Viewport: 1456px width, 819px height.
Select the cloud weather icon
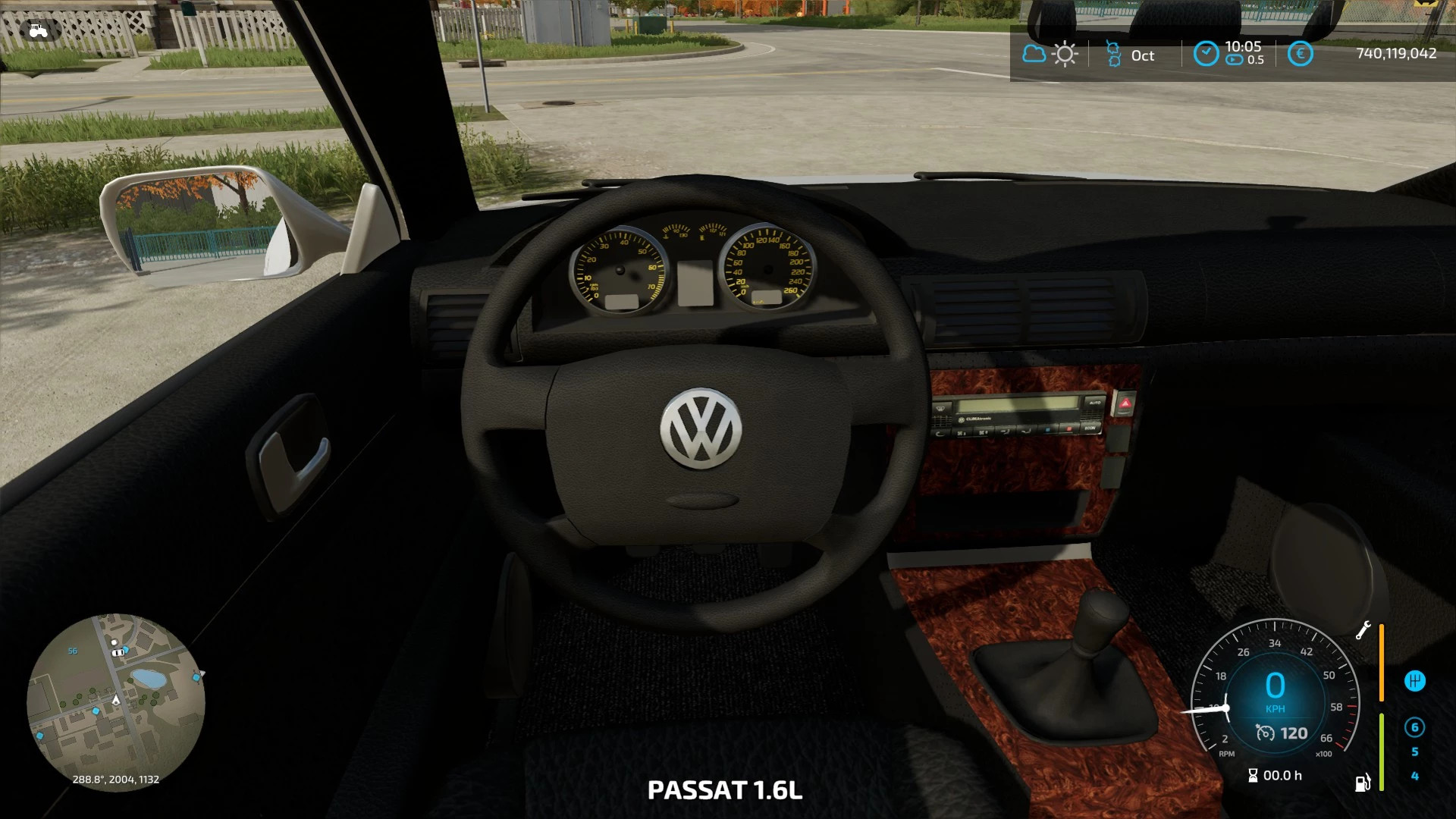(x=1033, y=54)
